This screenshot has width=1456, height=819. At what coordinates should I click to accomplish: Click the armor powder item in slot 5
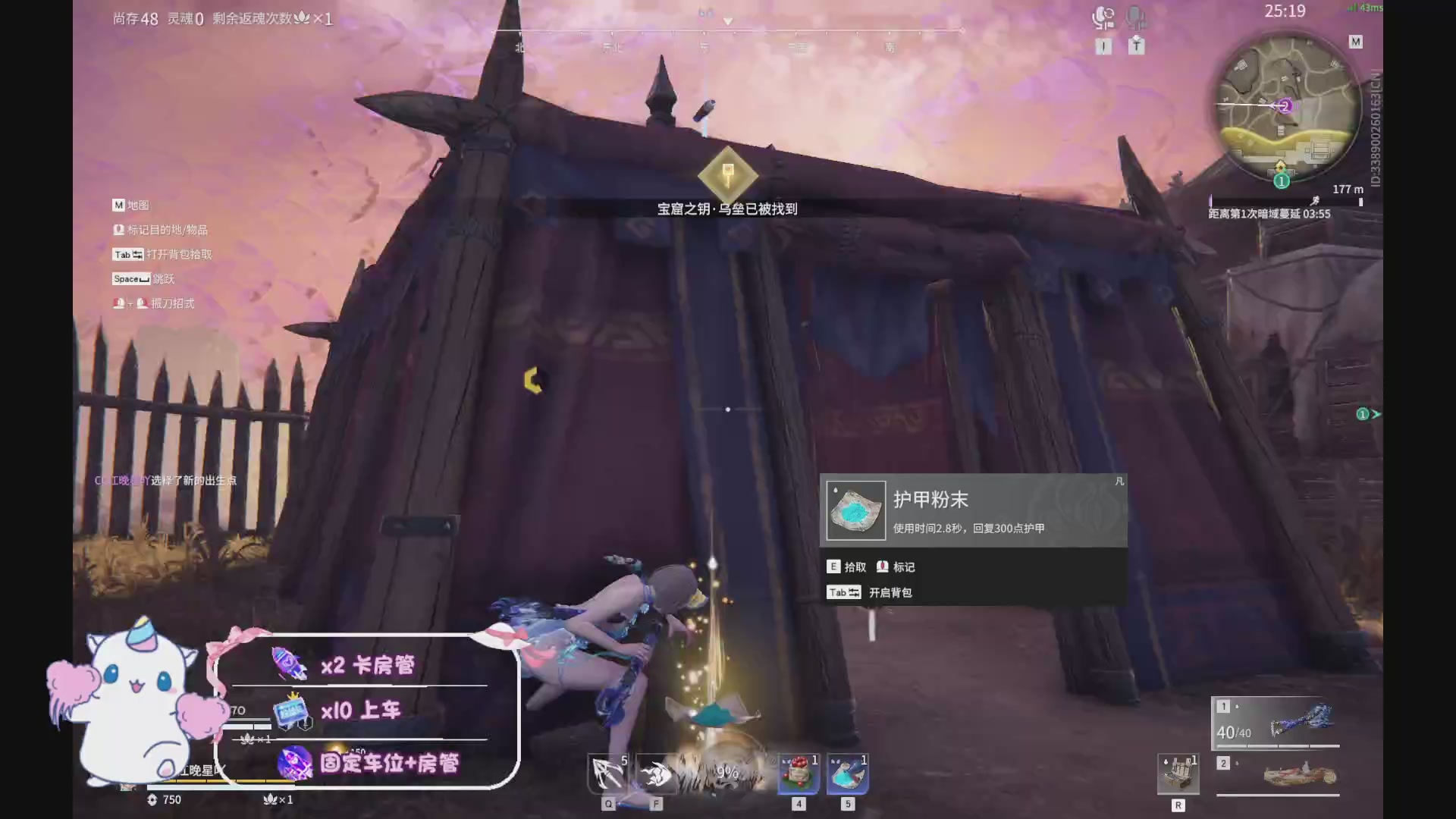(x=847, y=772)
